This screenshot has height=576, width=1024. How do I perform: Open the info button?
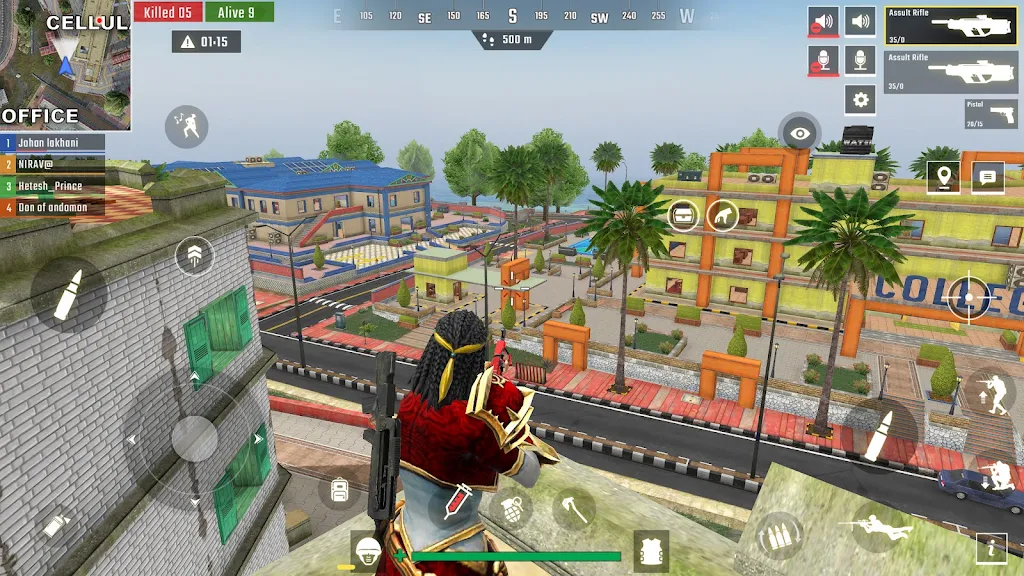coord(991,547)
